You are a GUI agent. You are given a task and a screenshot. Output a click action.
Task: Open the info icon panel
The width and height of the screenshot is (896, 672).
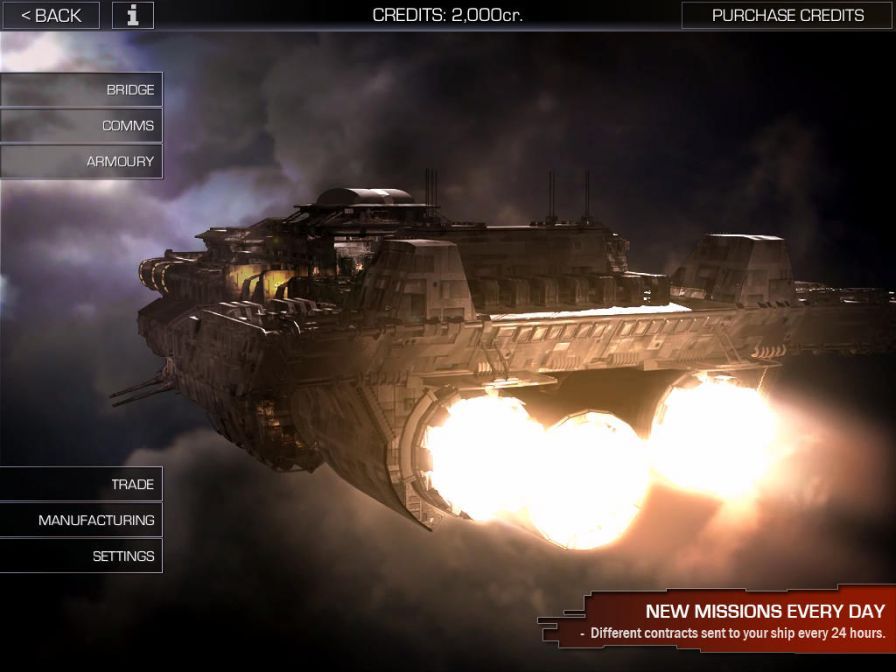(133, 15)
